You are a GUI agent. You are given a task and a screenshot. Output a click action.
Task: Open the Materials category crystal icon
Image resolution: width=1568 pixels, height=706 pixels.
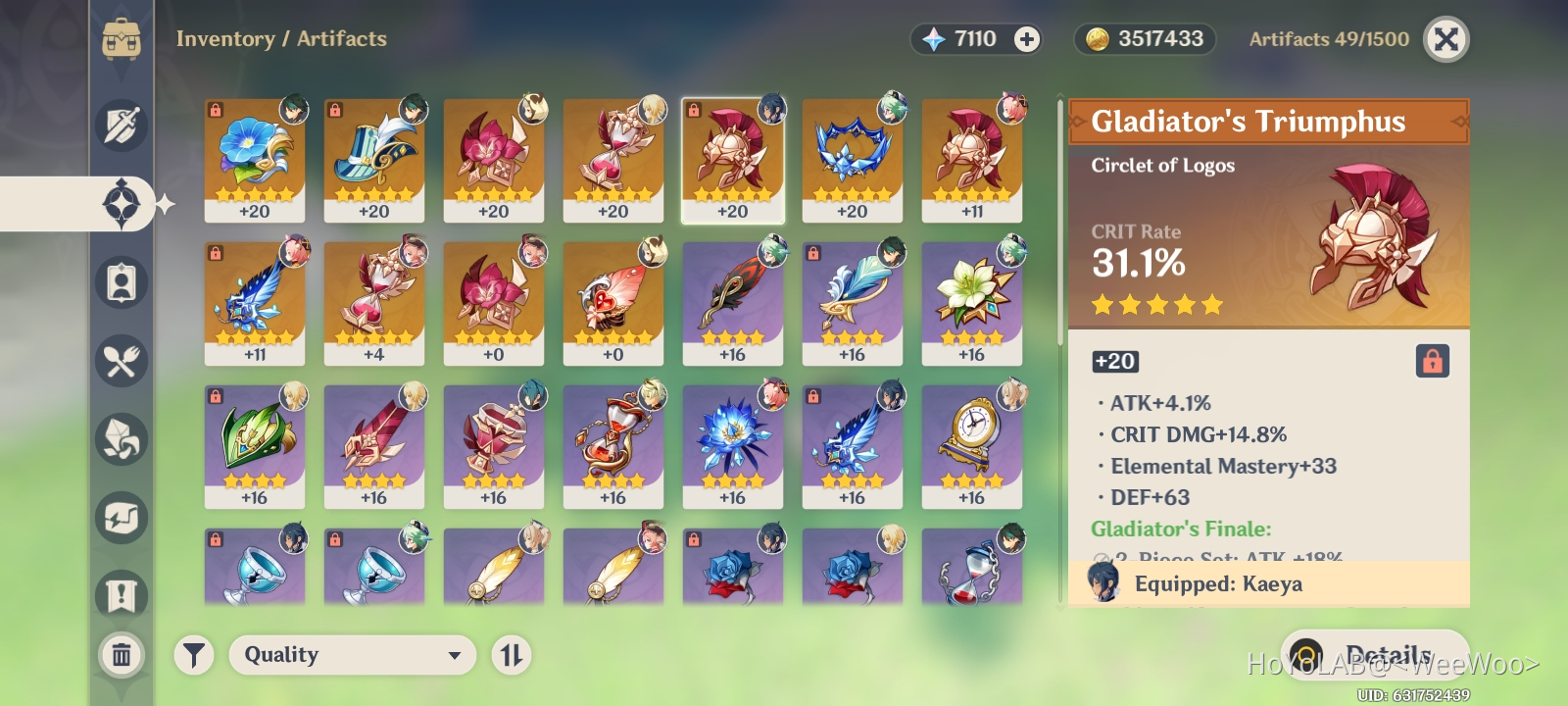click(121, 439)
